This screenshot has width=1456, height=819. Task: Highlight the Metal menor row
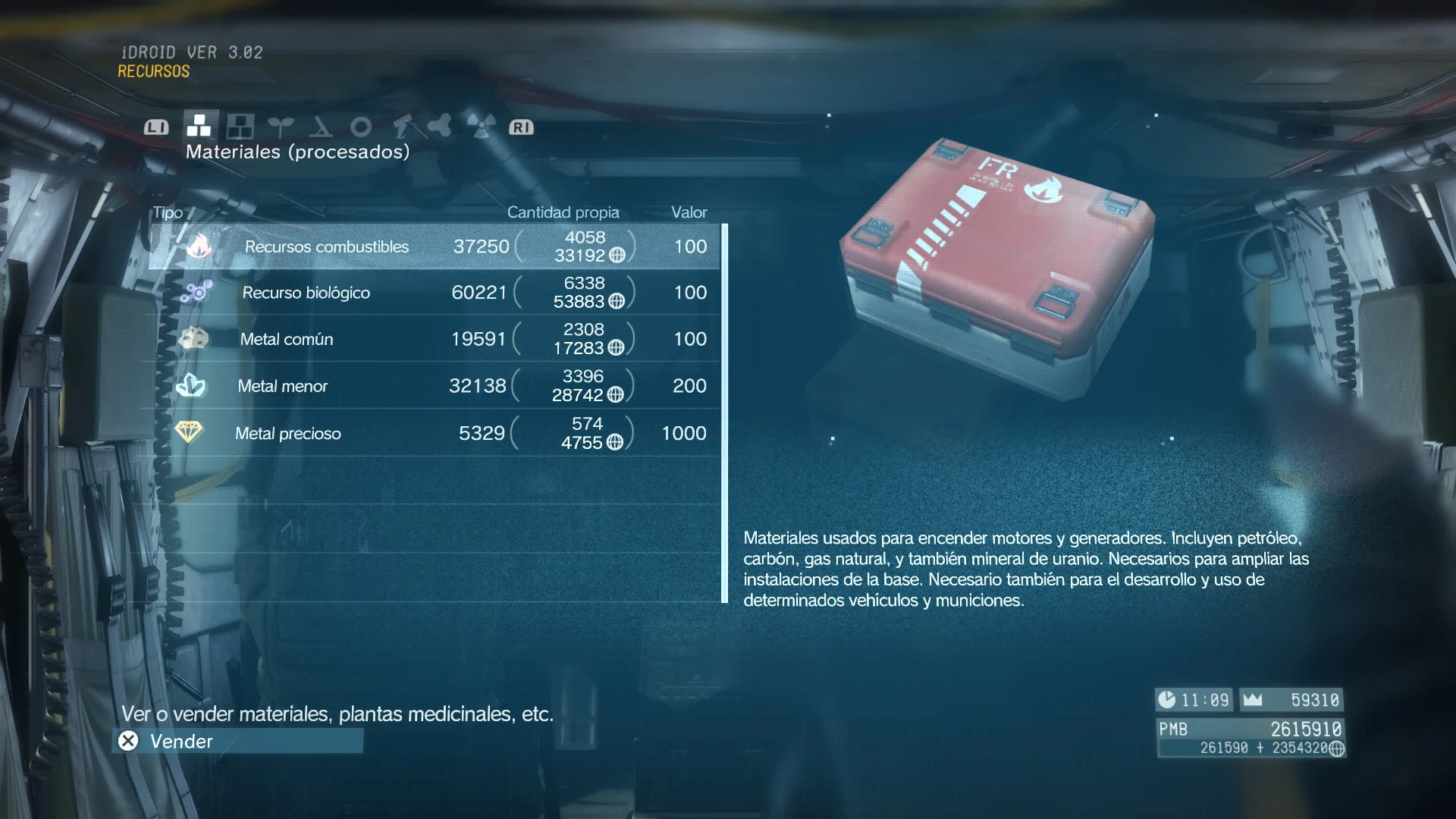pos(434,386)
